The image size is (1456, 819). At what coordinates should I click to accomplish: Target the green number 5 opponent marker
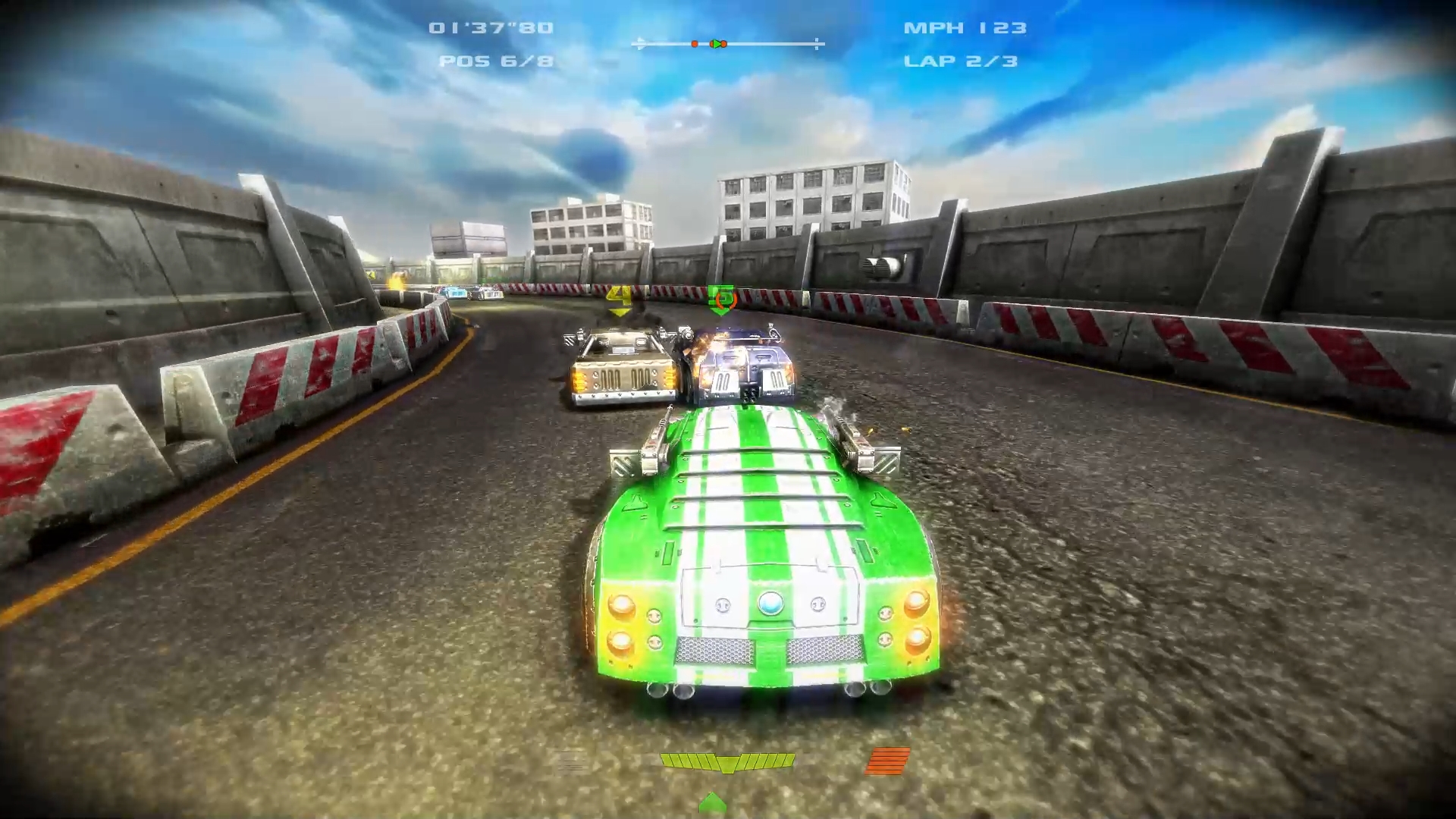720,298
